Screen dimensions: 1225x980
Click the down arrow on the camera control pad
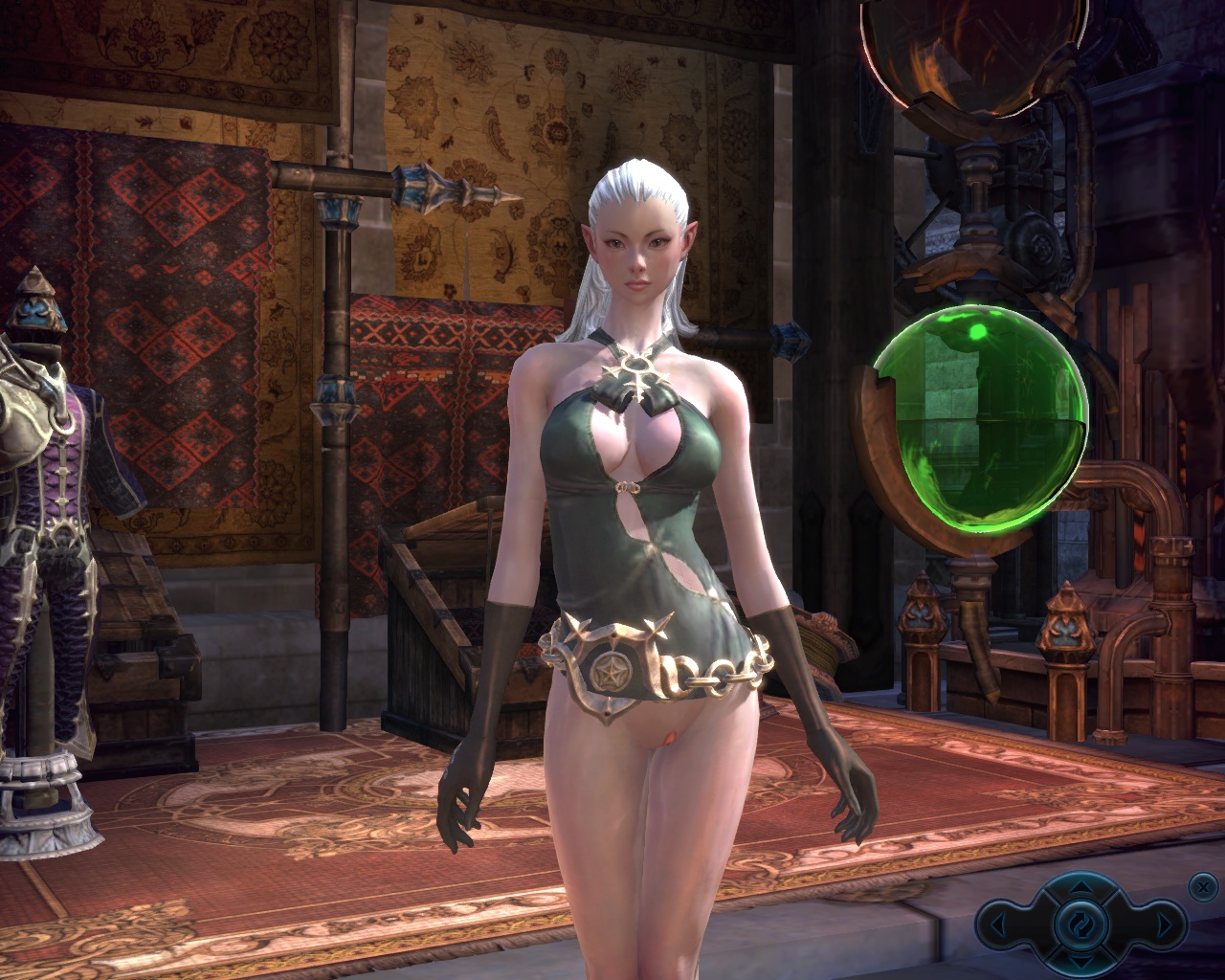click(x=1081, y=960)
